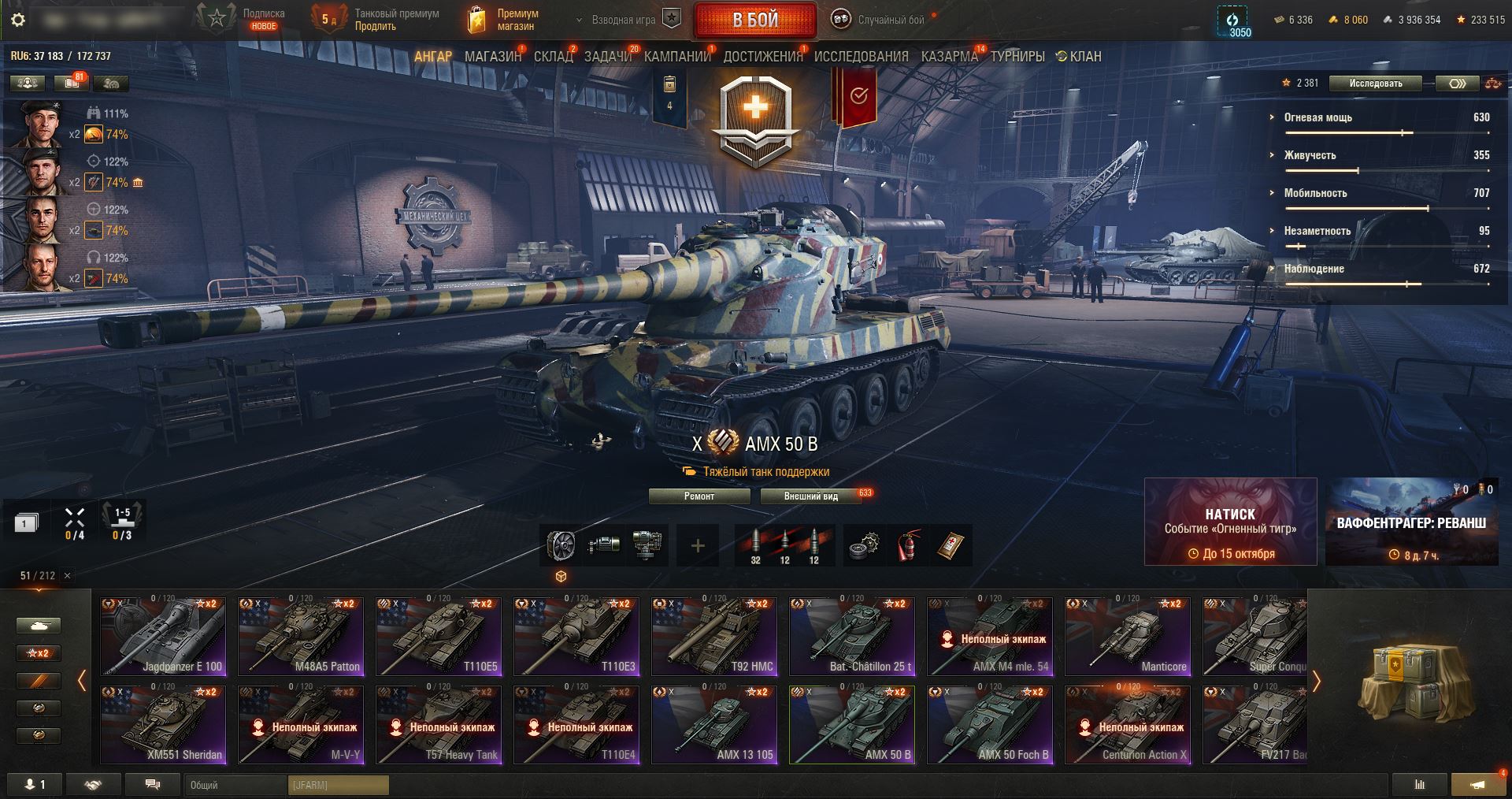
Task: Go to the КАЗАРМА tab
Action: pos(949,57)
